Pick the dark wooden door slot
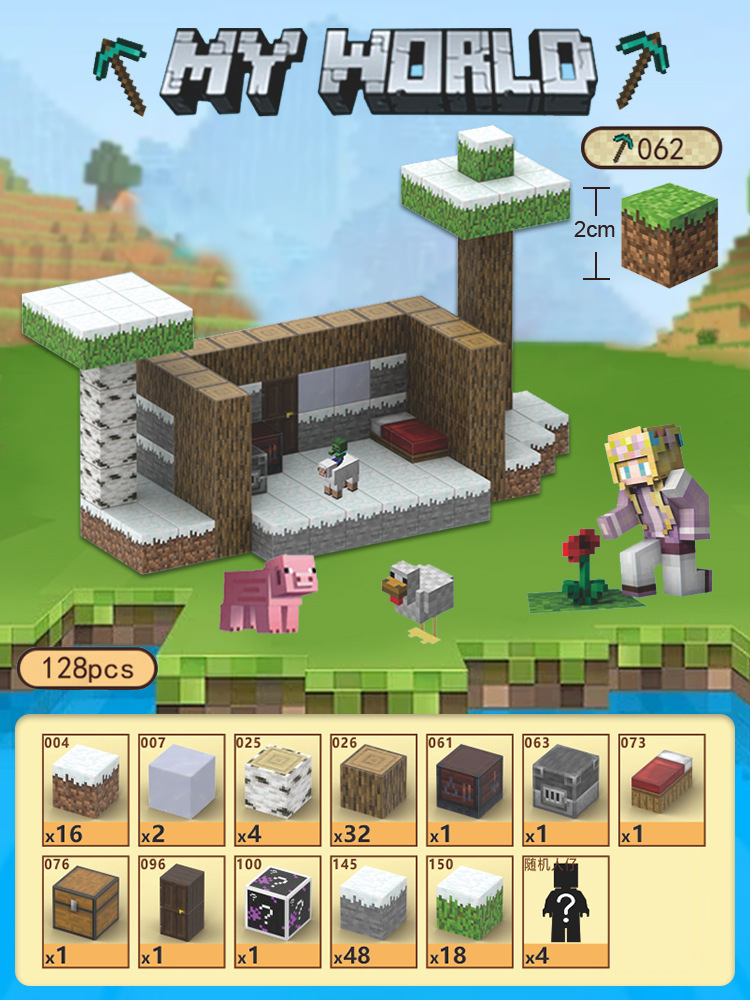 coord(181,911)
